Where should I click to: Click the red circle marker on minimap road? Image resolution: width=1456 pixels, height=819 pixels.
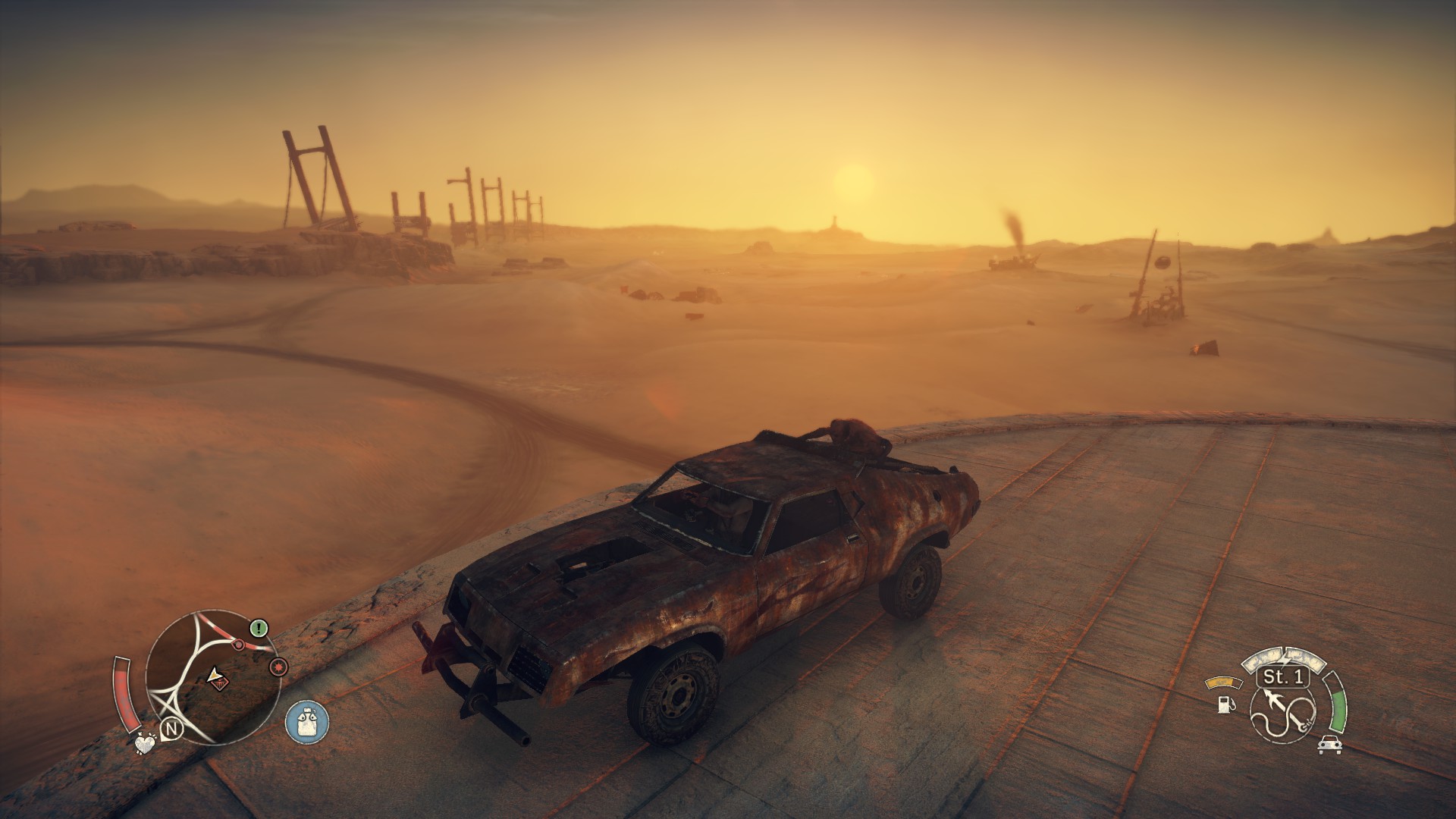(238, 645)
